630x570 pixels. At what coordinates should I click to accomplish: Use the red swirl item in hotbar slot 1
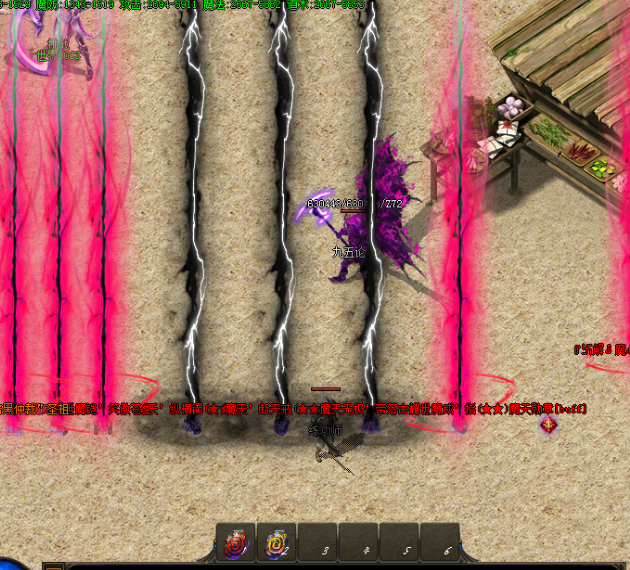click(x=236, y=543)
